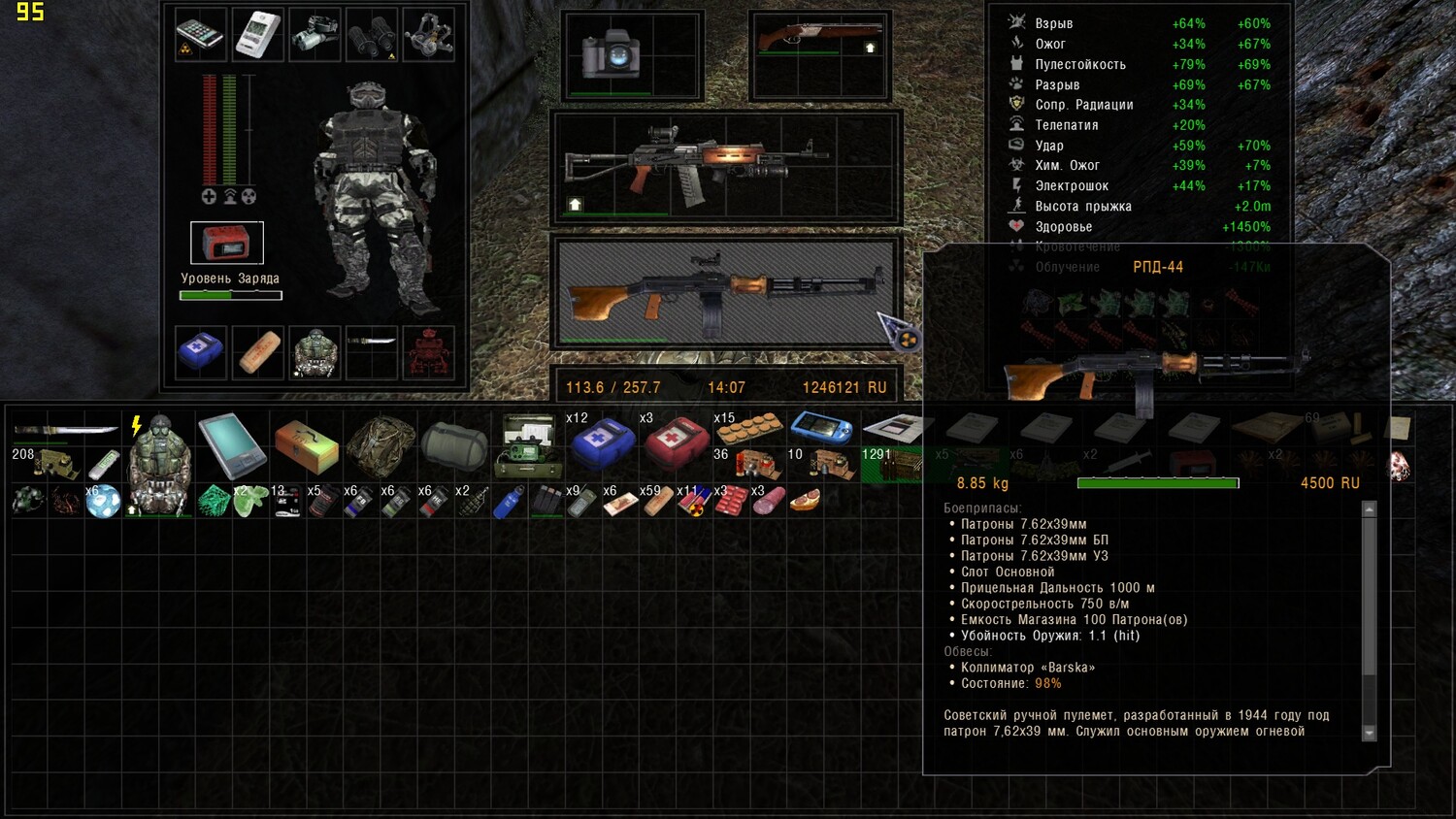Screen dimensions: 1456x819
Task: Pick the orange toolbox in inventory
Action: tap(306, 445)
